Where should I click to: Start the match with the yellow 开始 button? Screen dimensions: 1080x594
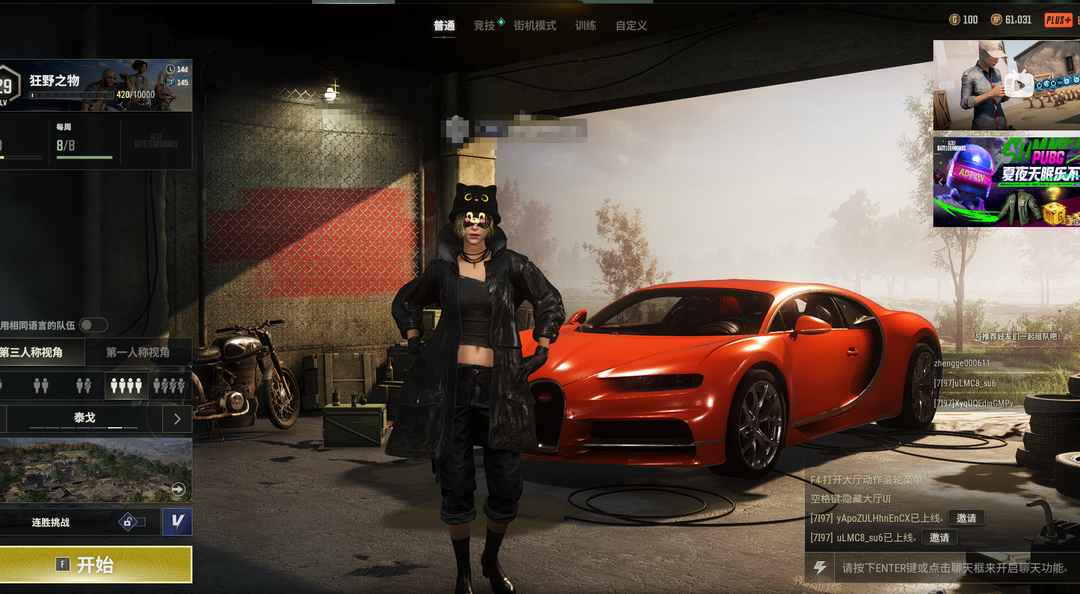[x=96, y=565]
